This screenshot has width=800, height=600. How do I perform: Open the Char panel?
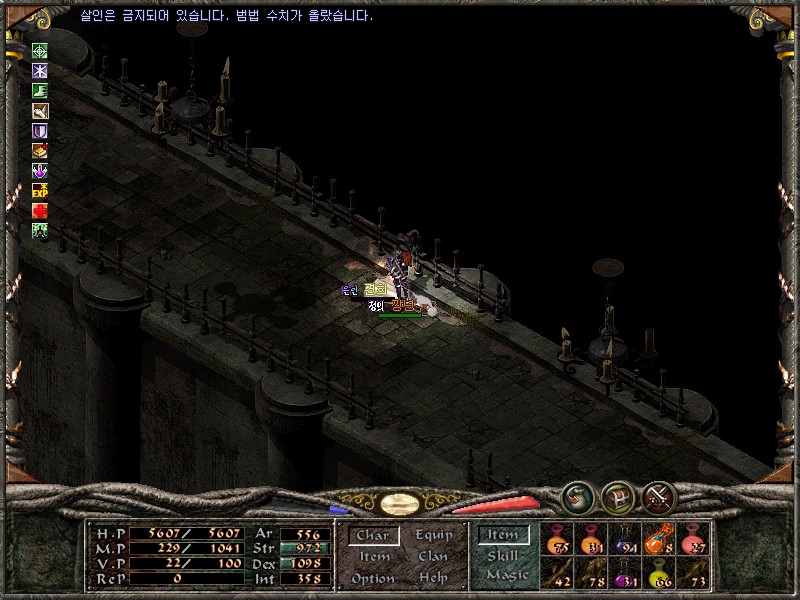(372, 536)
